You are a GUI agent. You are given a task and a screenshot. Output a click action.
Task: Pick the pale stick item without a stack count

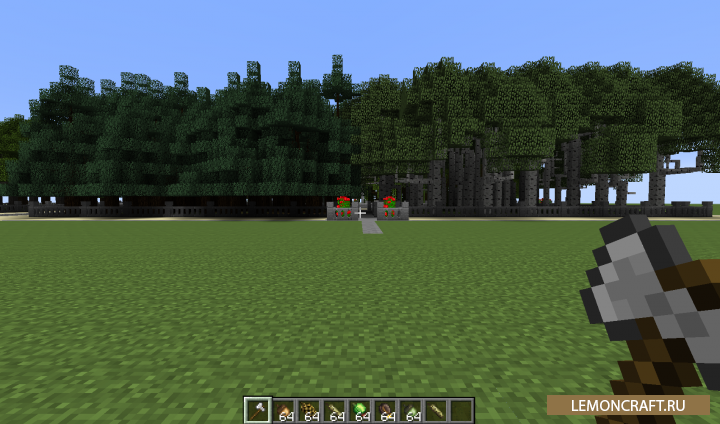pos(436,409)
